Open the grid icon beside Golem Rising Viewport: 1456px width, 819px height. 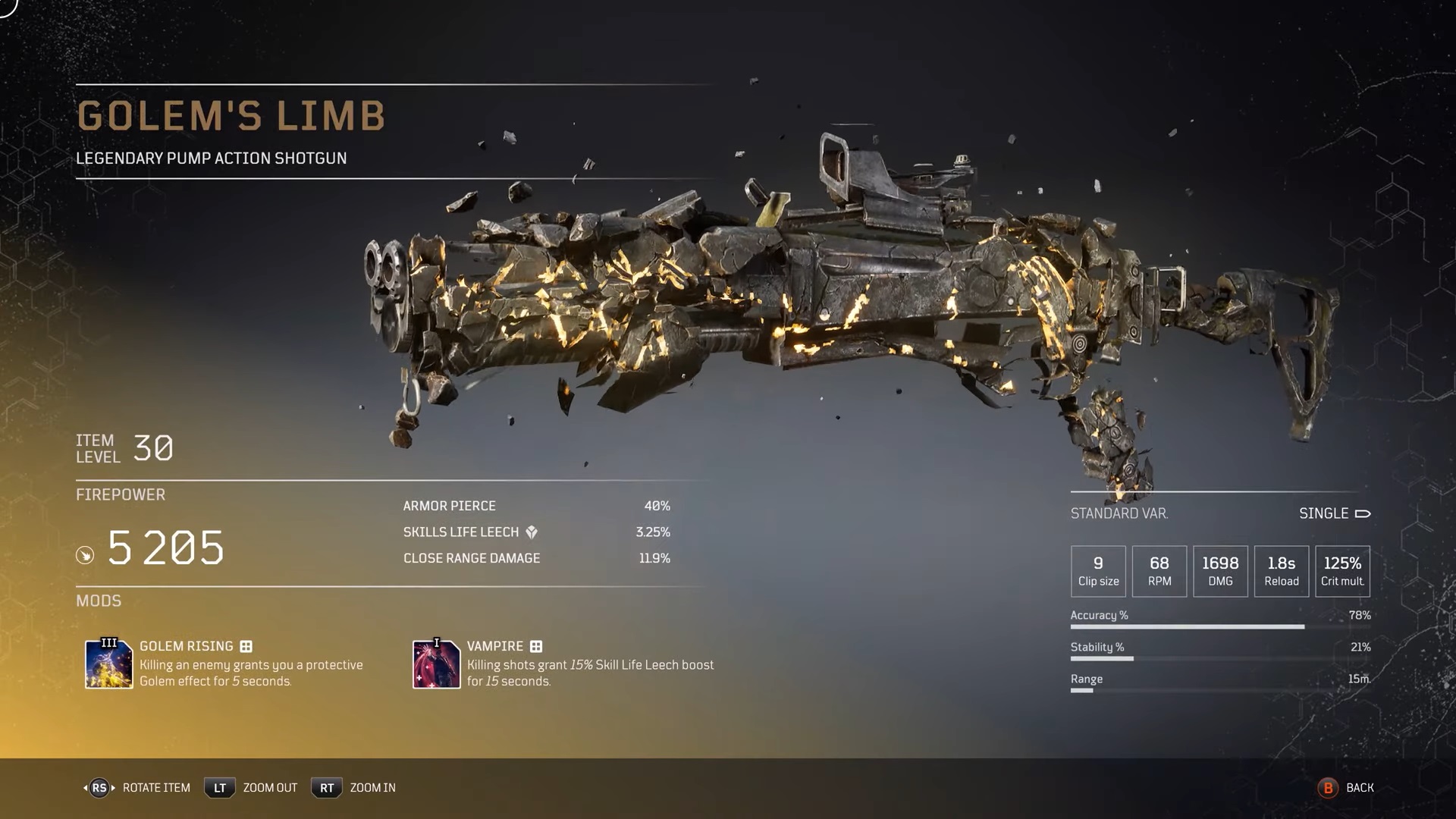246,646
